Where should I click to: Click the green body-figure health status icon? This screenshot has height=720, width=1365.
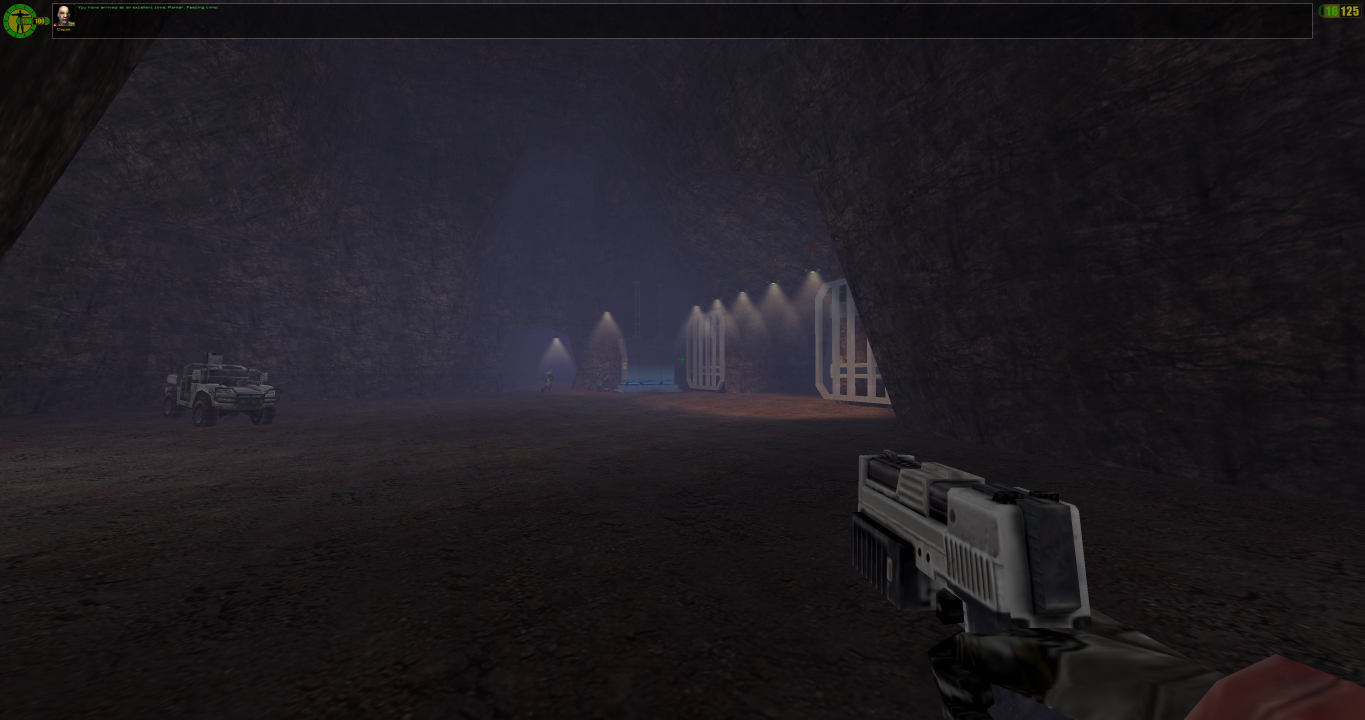tap(19, 21)
